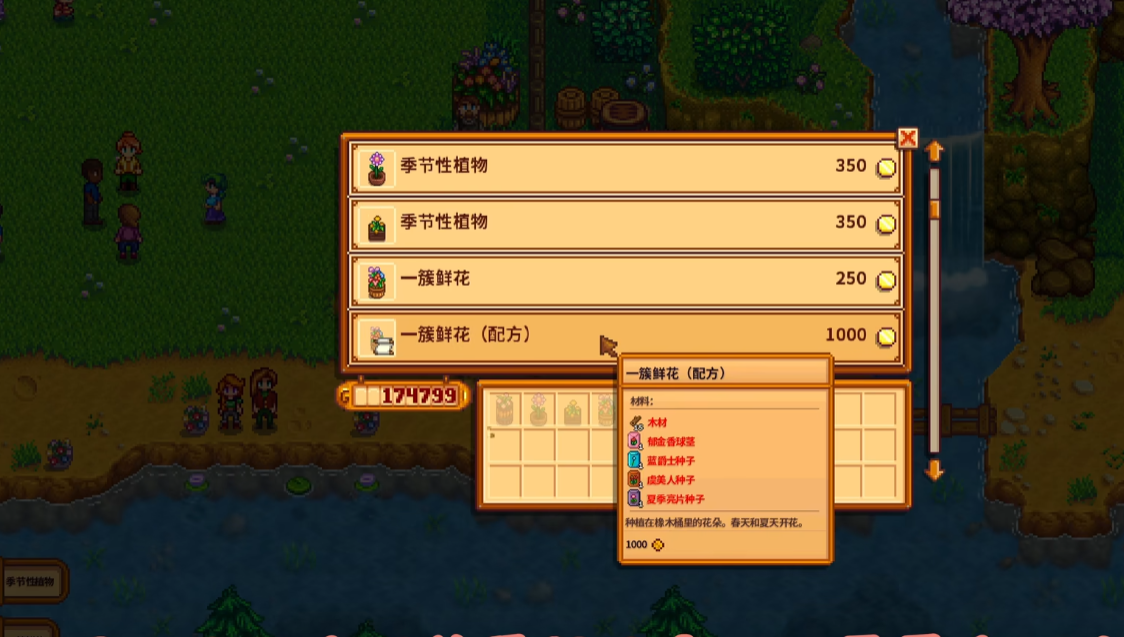Select the yellow seasonal plant in inventory

(573, 409)
